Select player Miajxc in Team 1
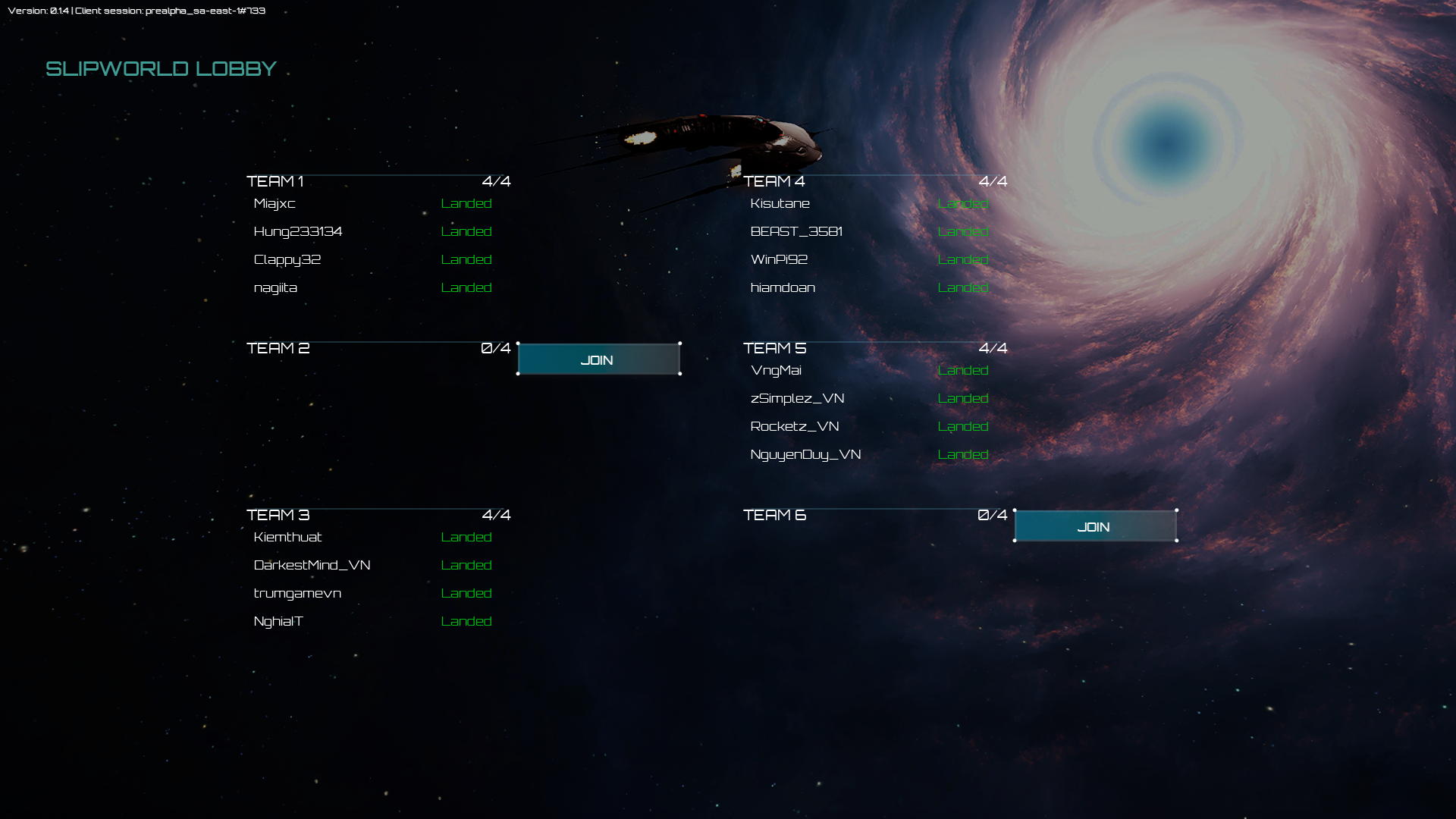Image resolution: width=1456 pixels, height=819 pixels. (275, 203)
